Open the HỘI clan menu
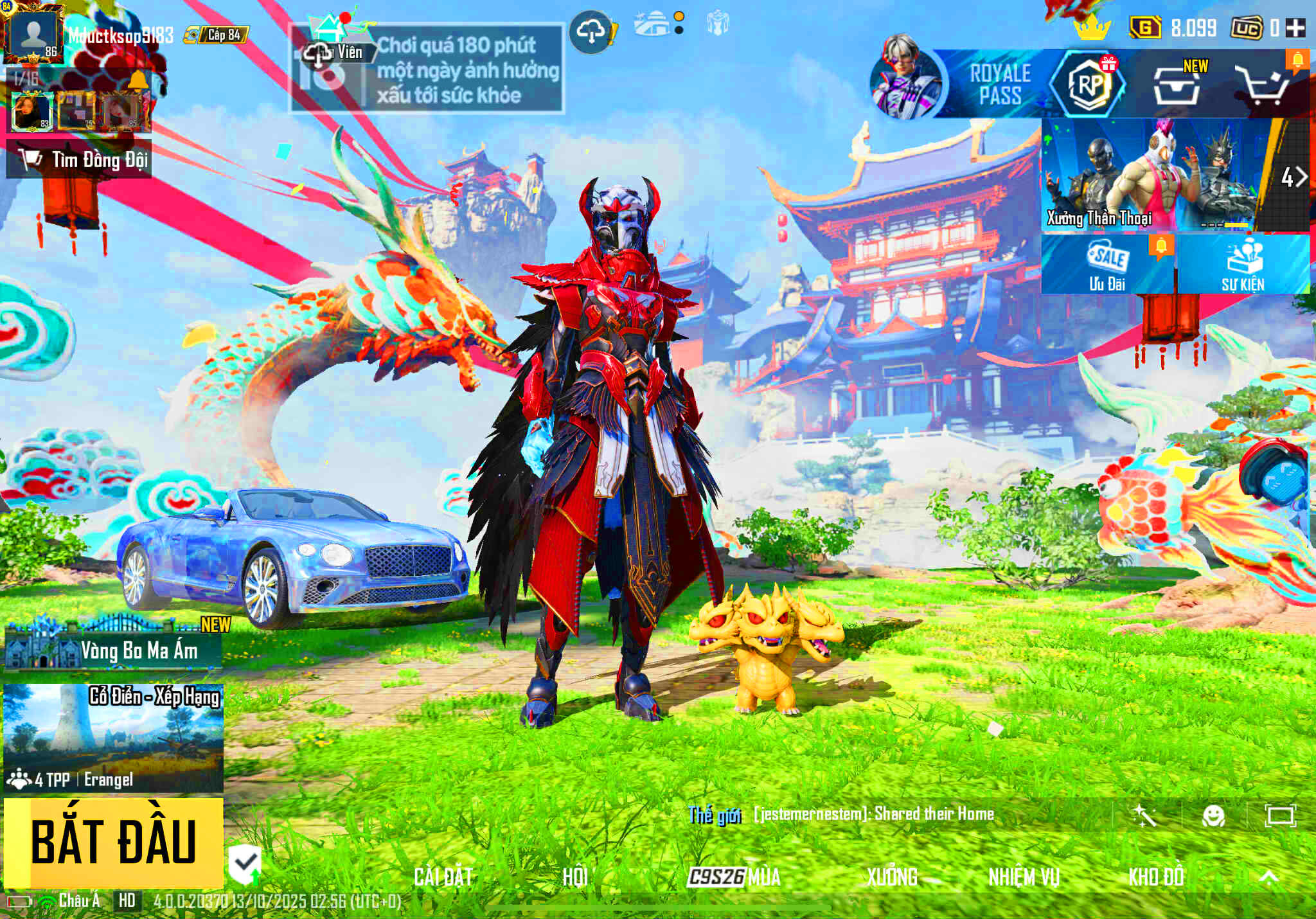 tap(574, 877)
